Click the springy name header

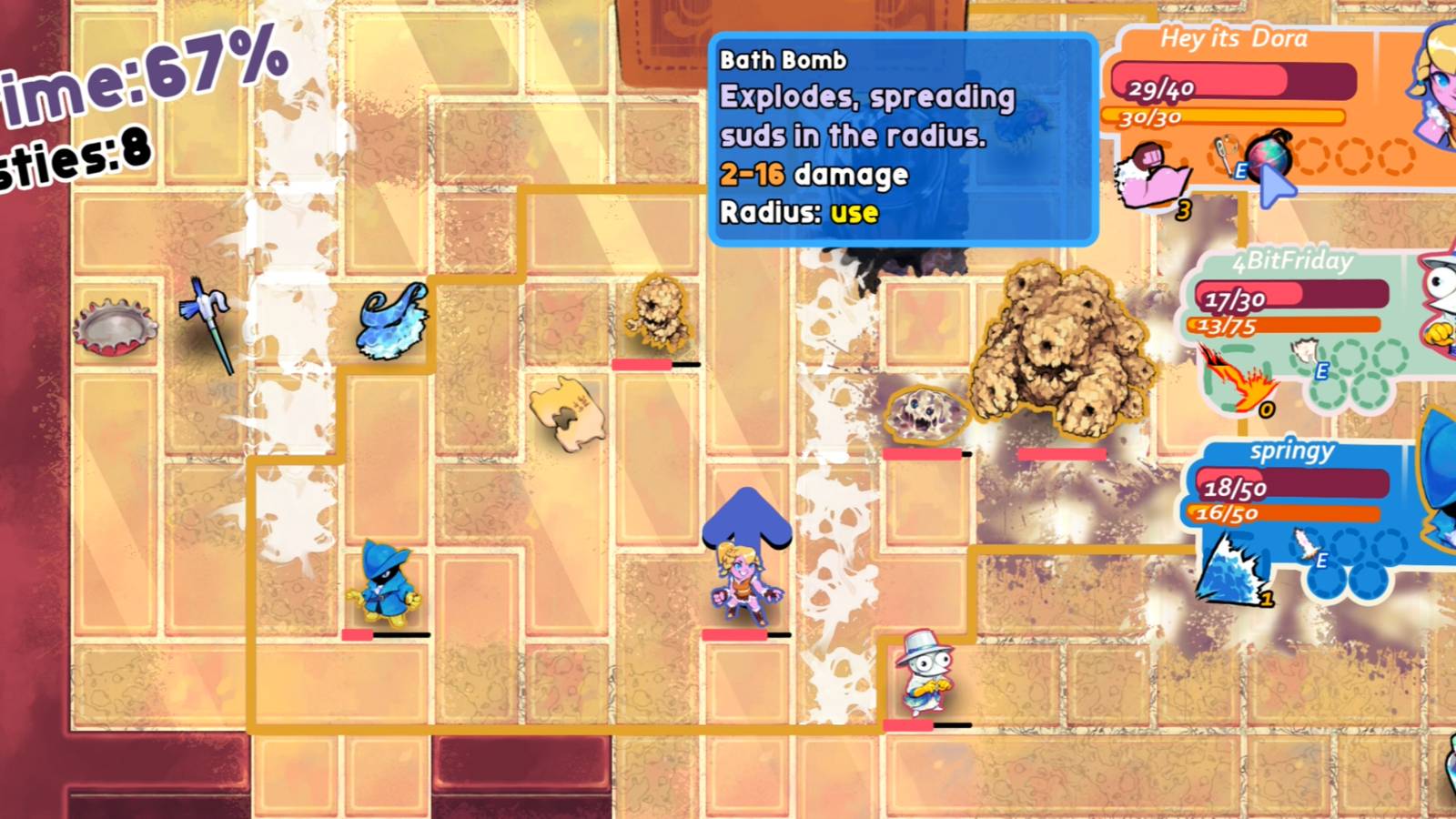(1291, 450)
